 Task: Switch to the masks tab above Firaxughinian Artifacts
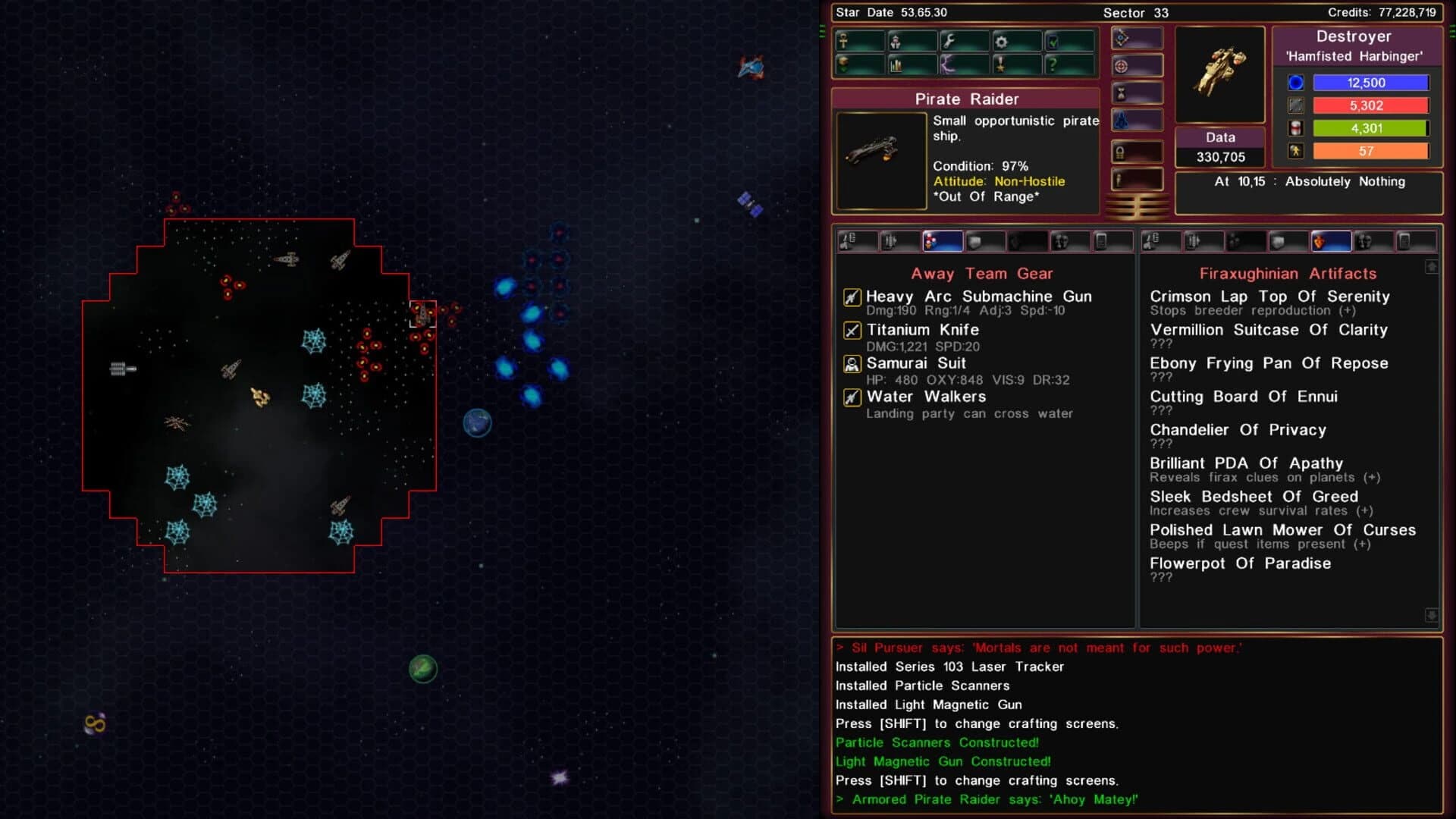point(1365,241)
